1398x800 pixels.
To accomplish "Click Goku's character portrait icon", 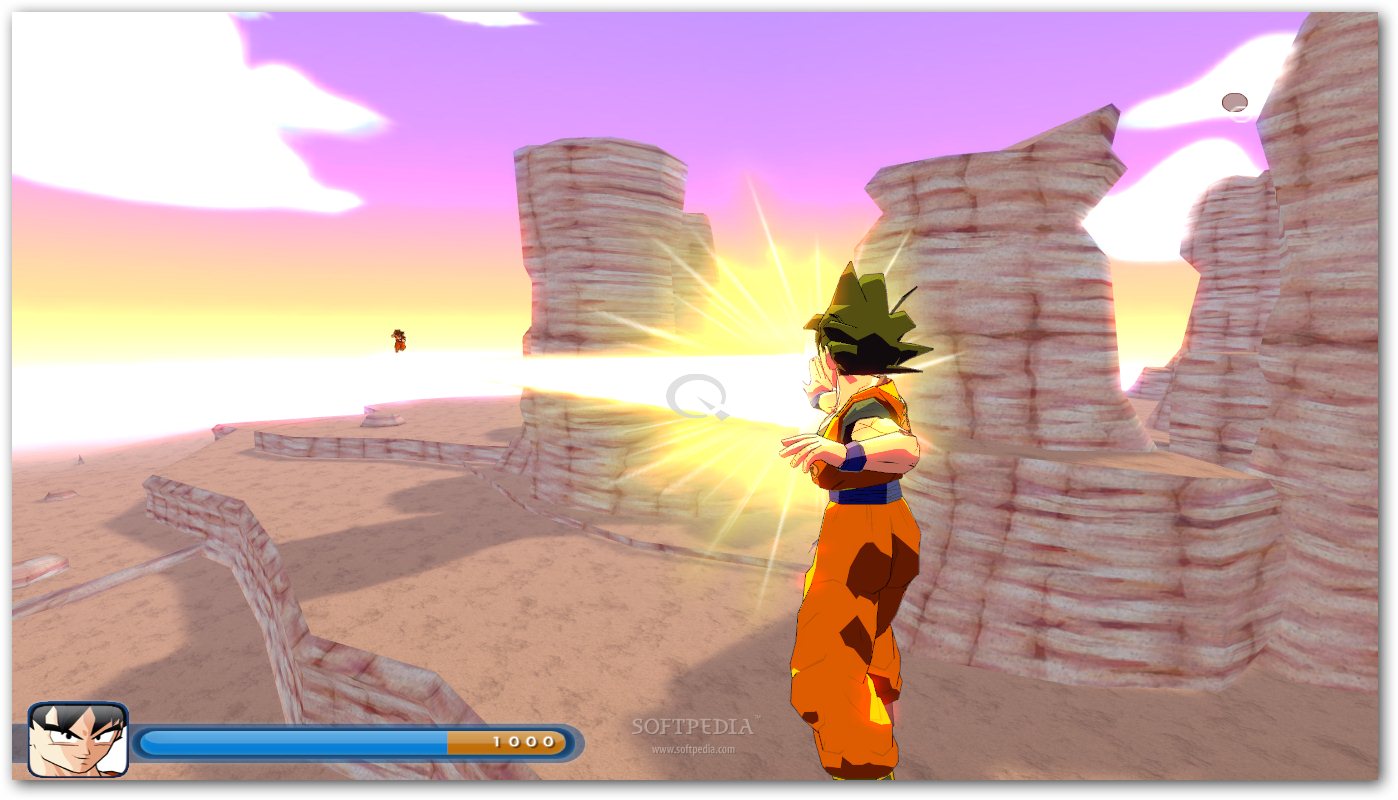I will point(78,739).
